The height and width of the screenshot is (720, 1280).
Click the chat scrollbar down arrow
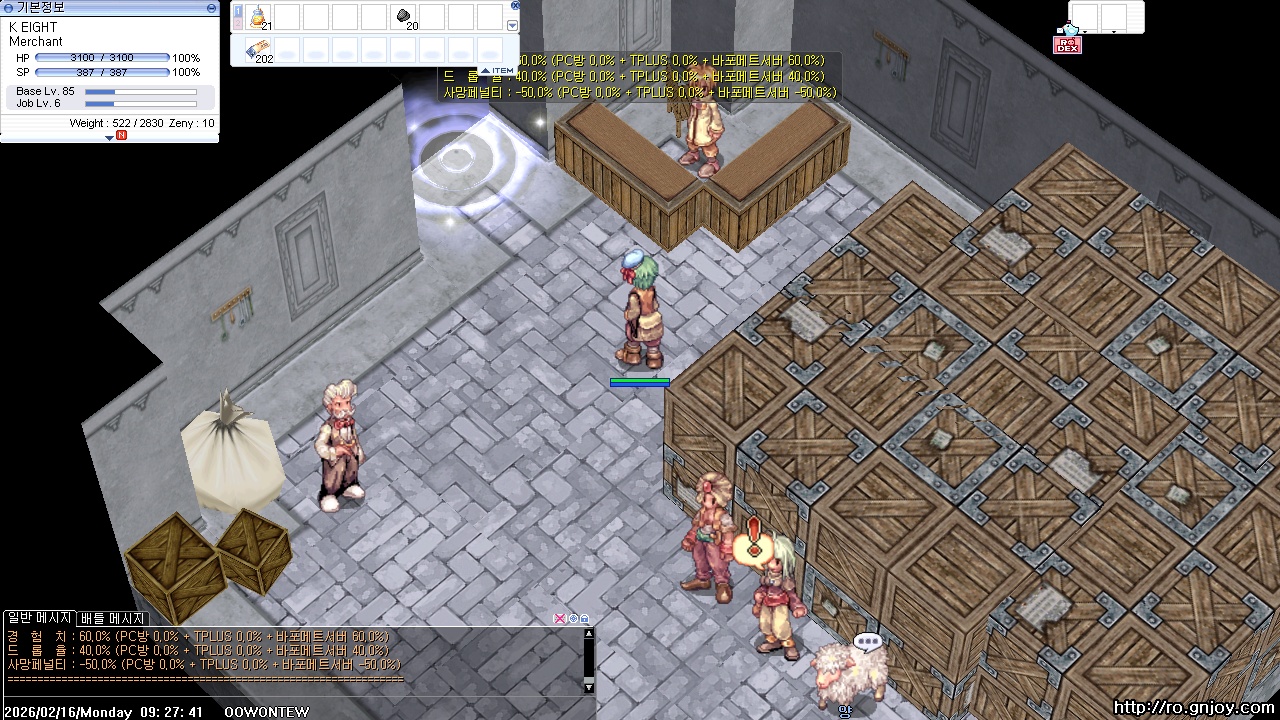coord(589,687)
